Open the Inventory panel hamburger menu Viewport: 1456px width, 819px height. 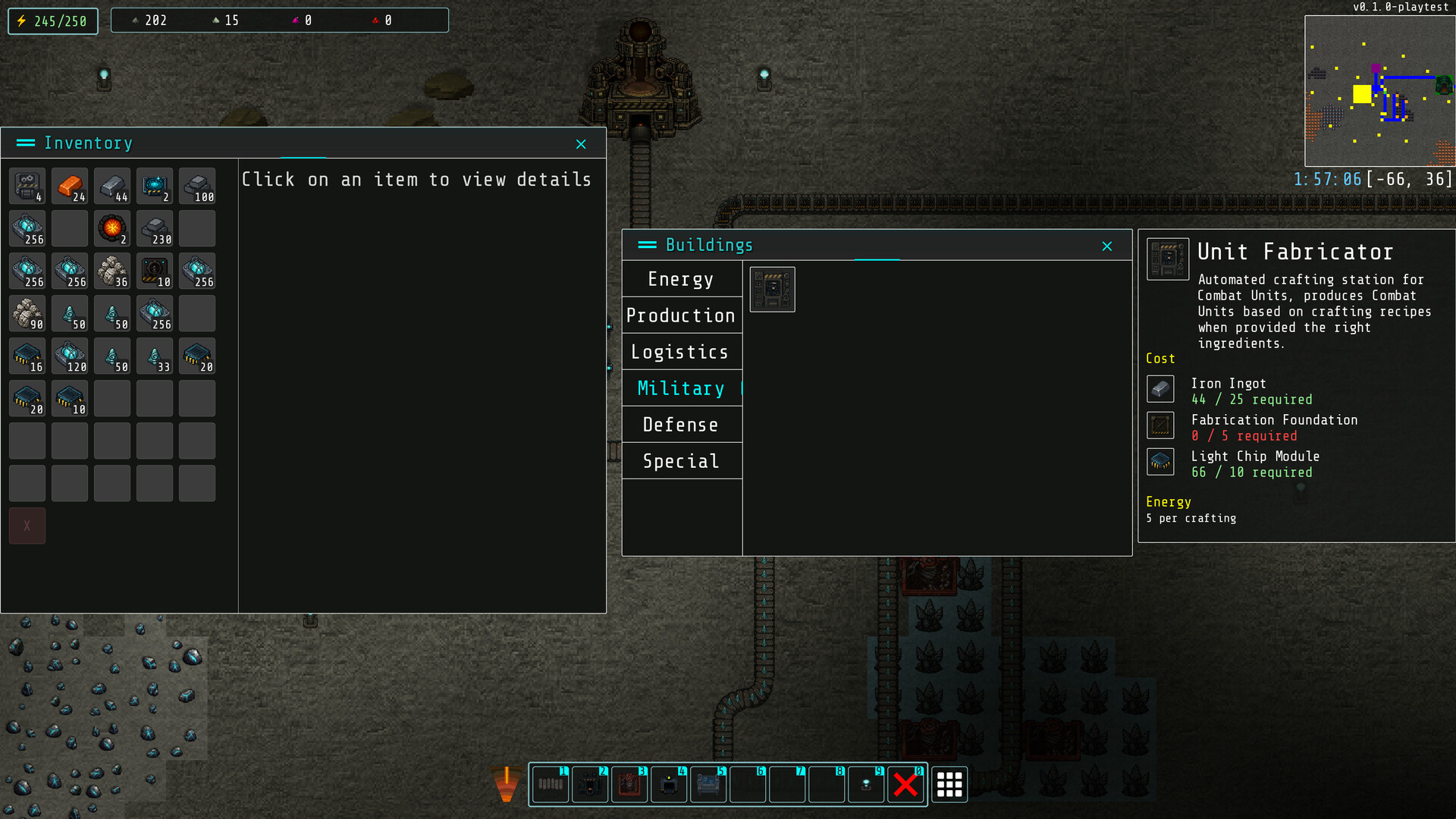(x=27, y=143)
